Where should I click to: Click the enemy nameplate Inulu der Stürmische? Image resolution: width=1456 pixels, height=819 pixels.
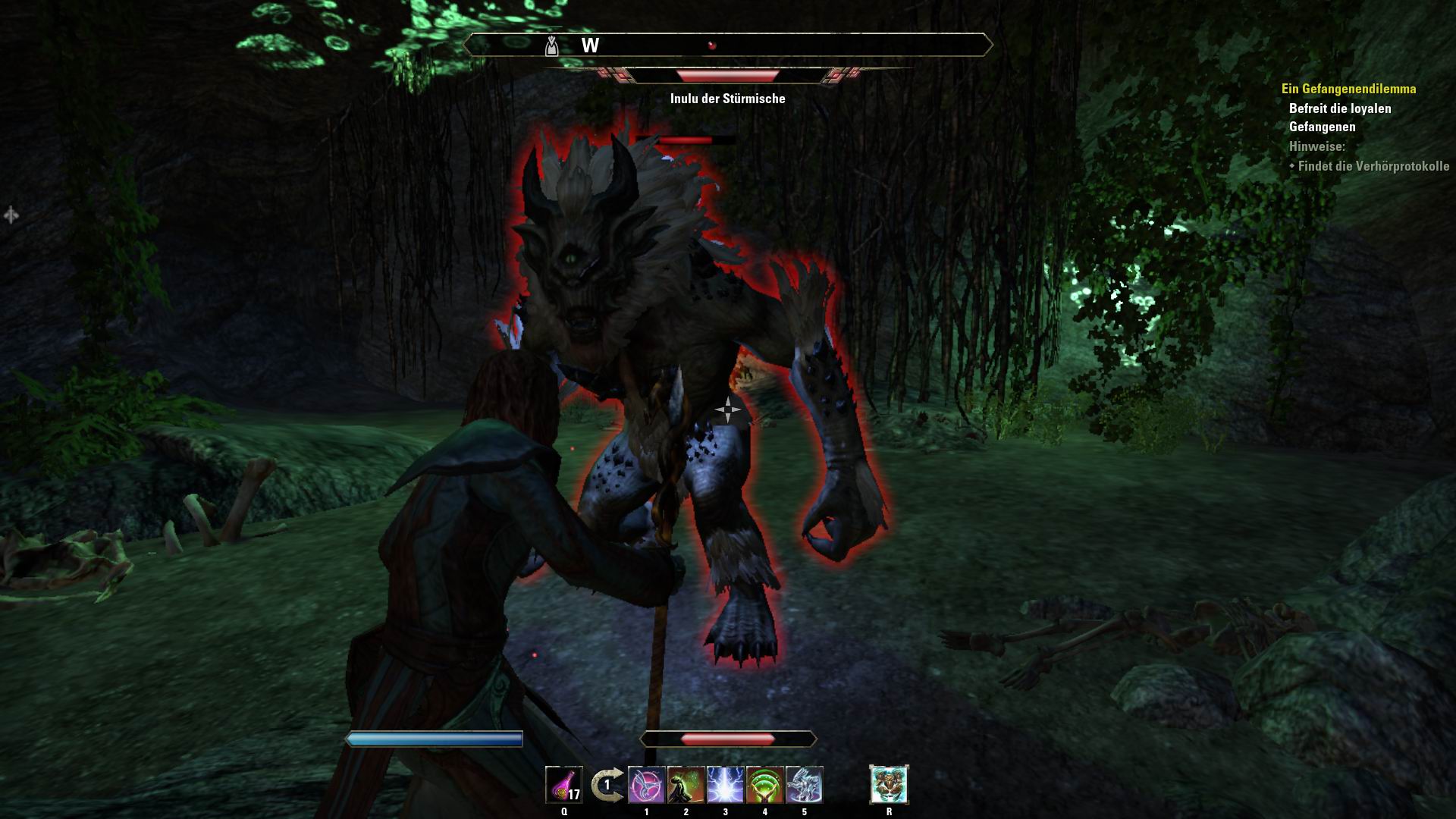[x=728, y=98]
